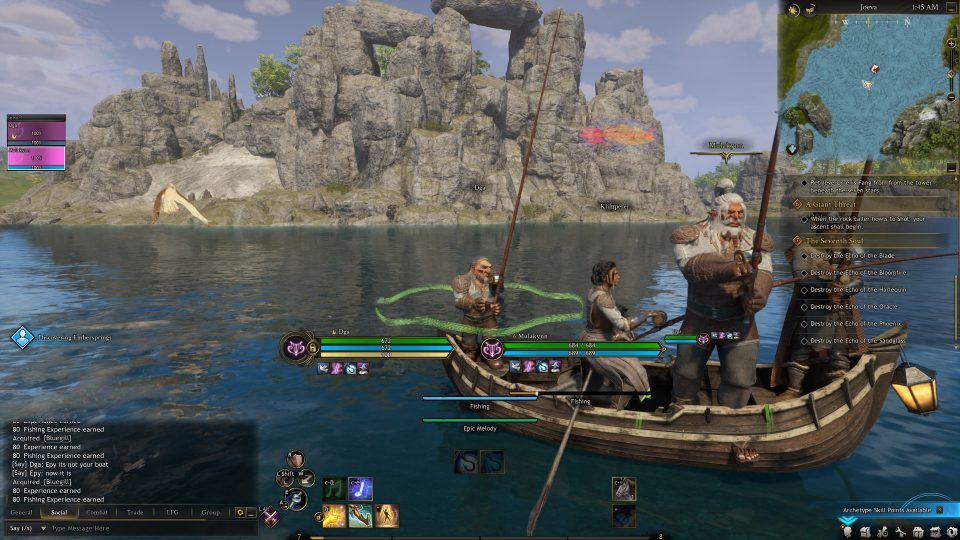Screen dimensions: 960x540
Task: Open chat settings gear button
Action: pyautogui.click(x=239, y=512)
